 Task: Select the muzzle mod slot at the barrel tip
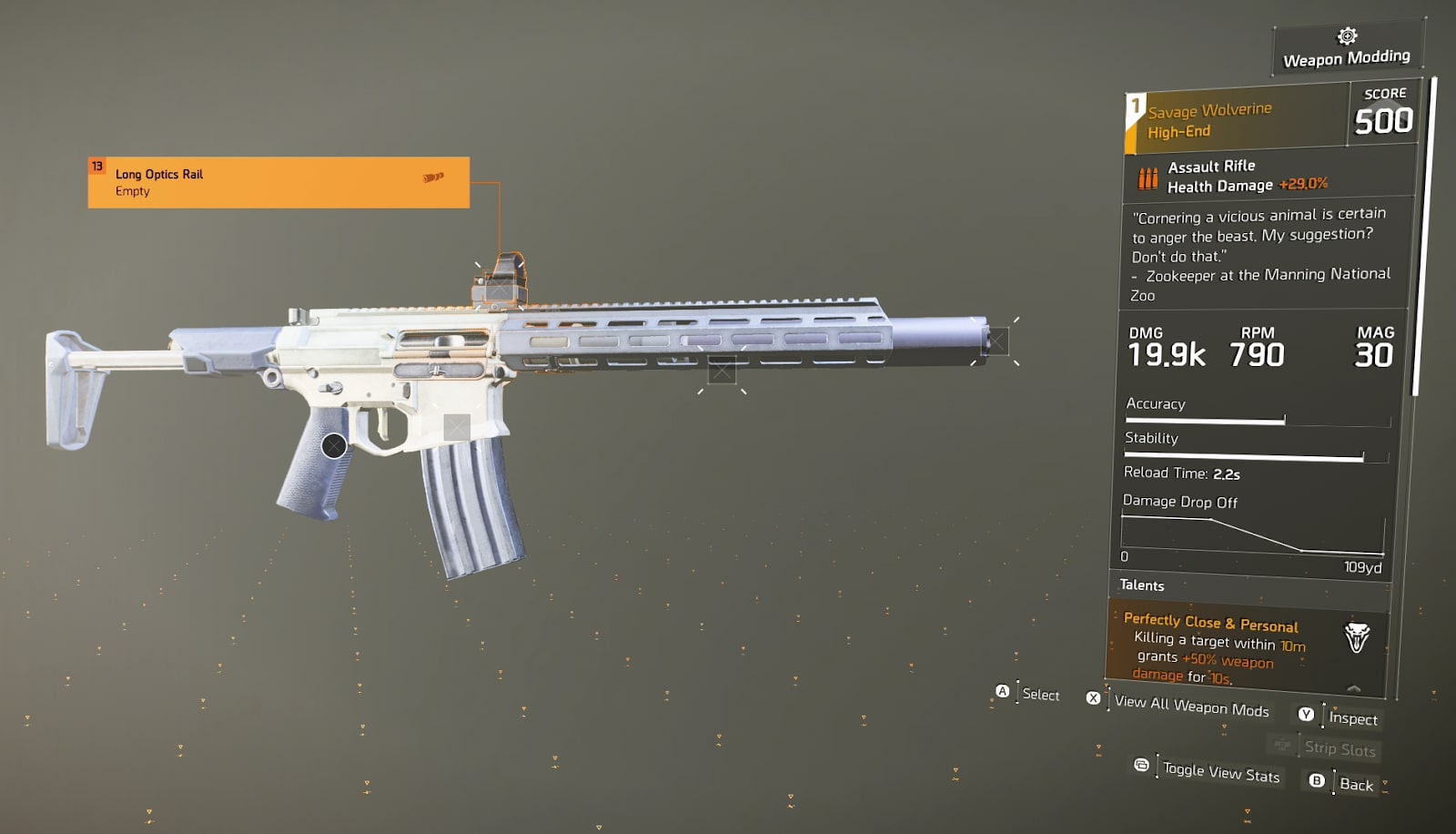[x=997, y=340]
